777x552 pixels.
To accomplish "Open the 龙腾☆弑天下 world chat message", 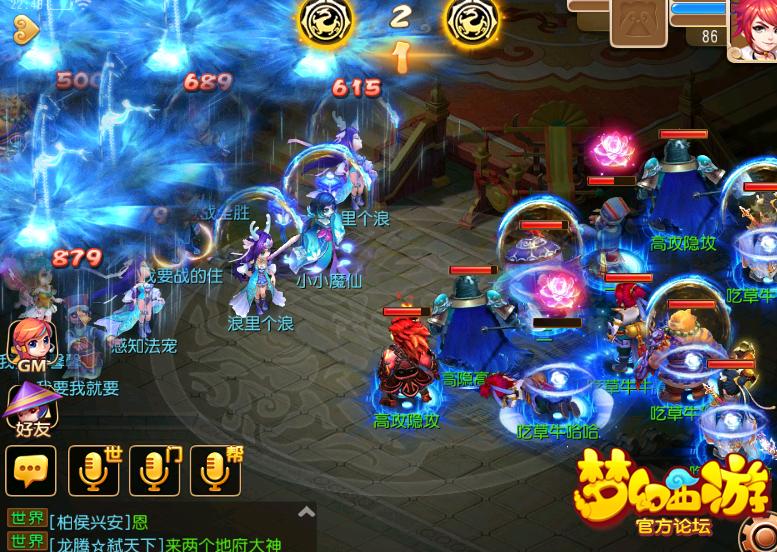I will coord(160,542).
